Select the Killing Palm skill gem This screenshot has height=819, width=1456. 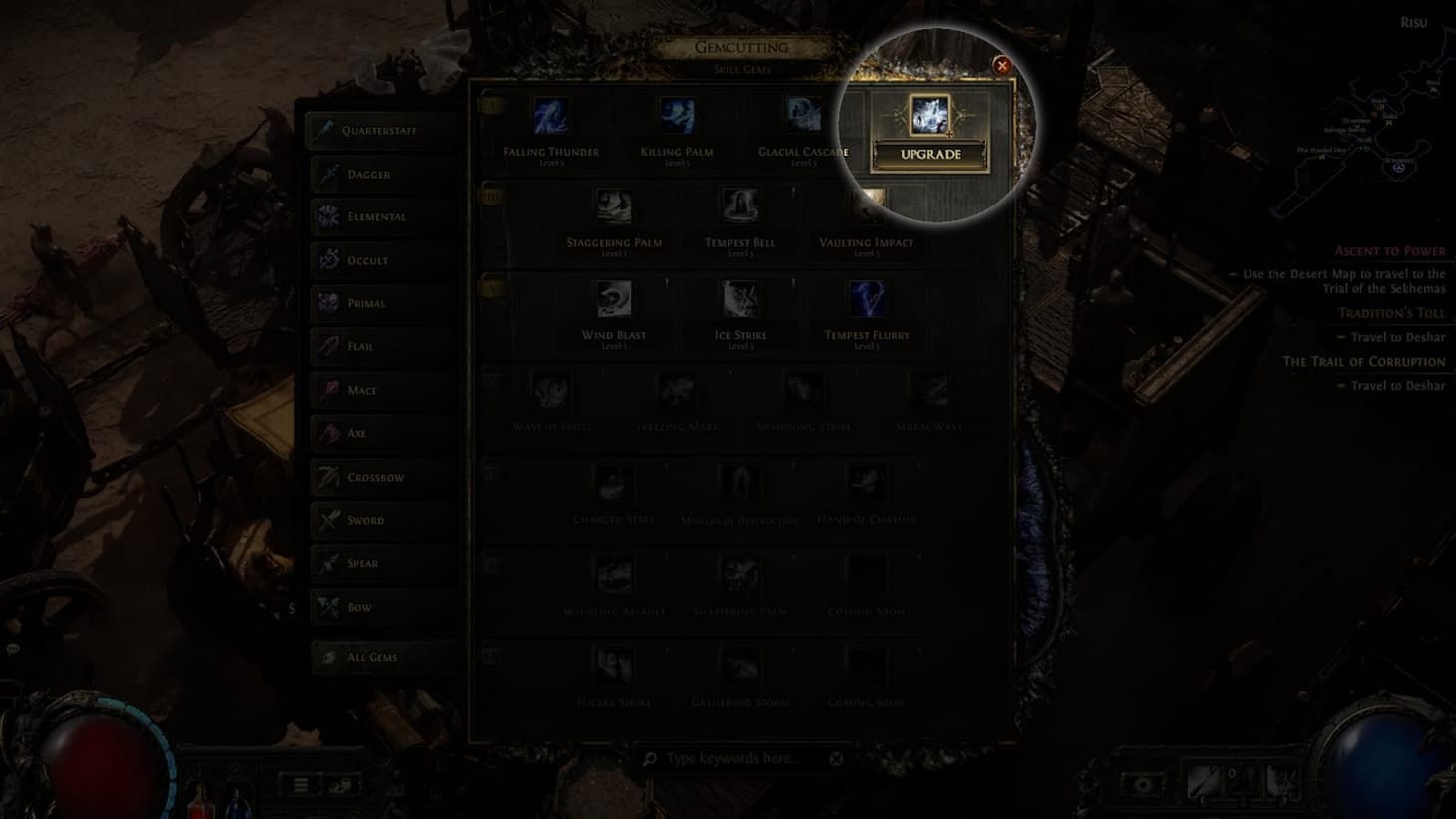tap(677, 113)
